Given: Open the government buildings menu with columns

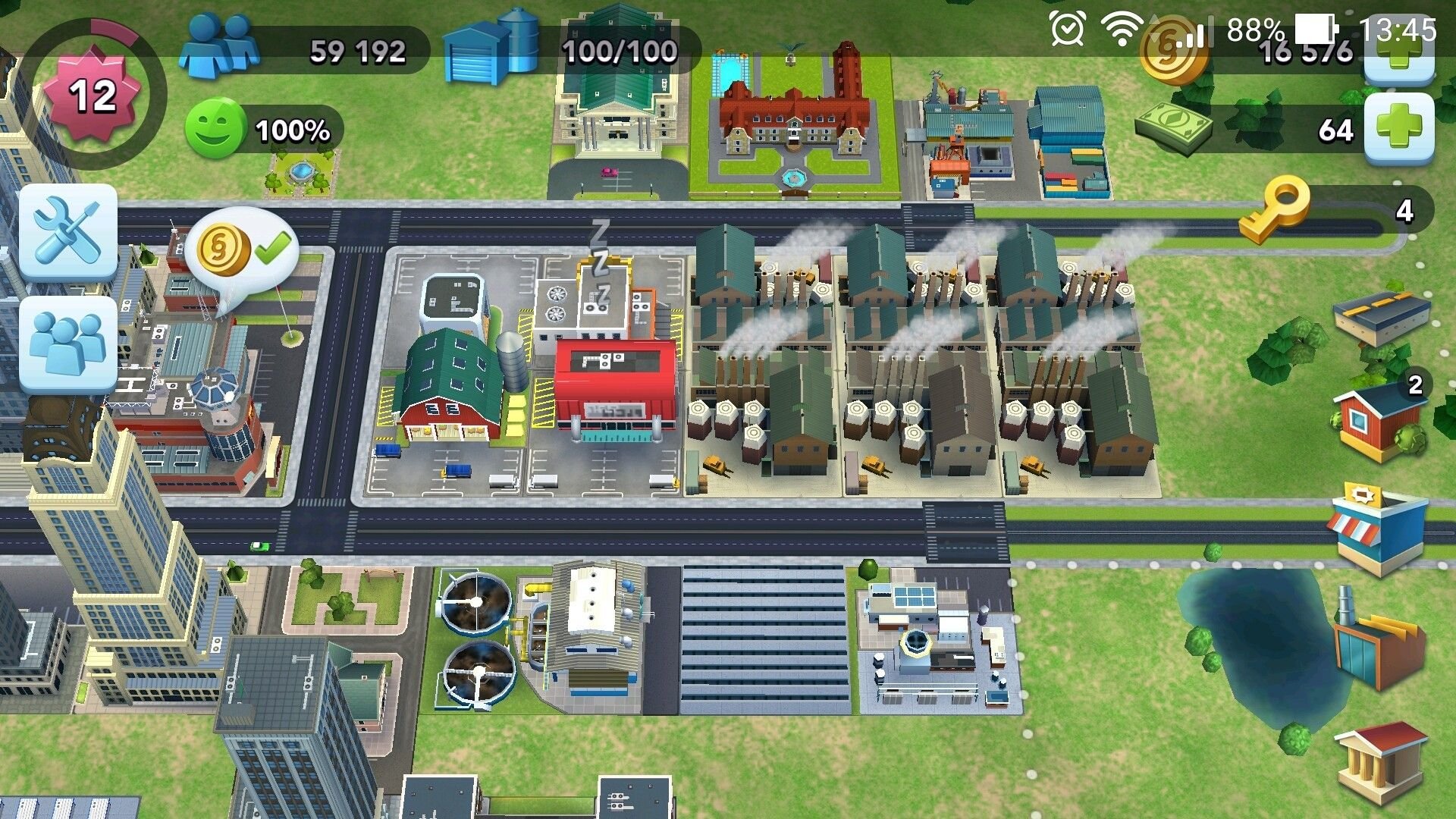Looking at the screenshot, I should click(x=1380, y=762).
